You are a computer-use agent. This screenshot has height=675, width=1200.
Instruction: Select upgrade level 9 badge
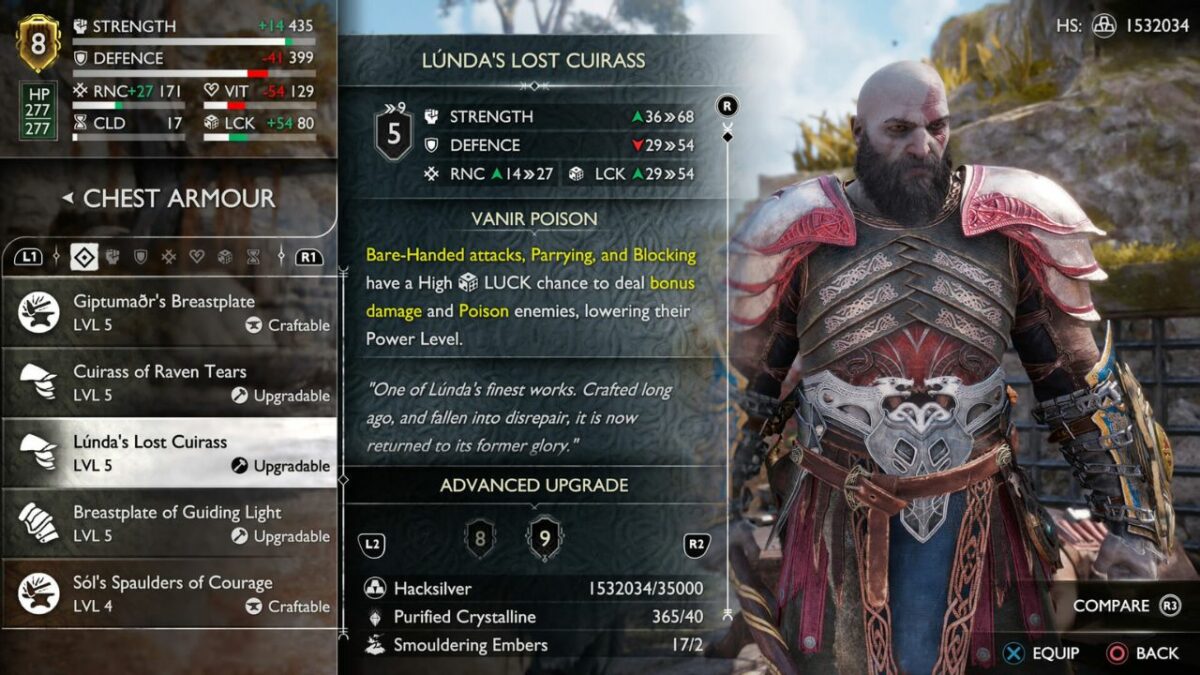(544, 539)
